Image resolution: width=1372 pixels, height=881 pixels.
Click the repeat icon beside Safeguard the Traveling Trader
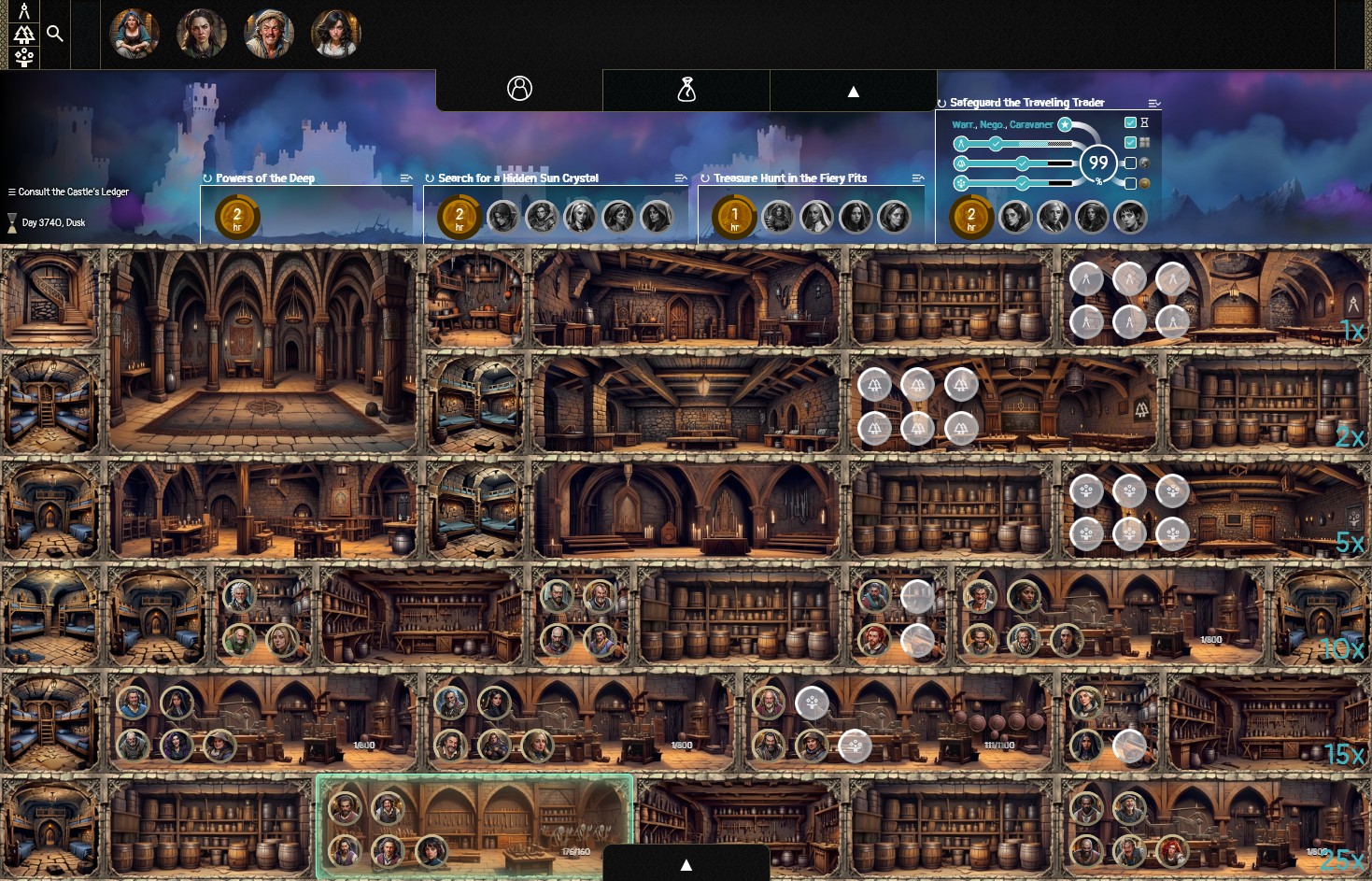point(941,103)
